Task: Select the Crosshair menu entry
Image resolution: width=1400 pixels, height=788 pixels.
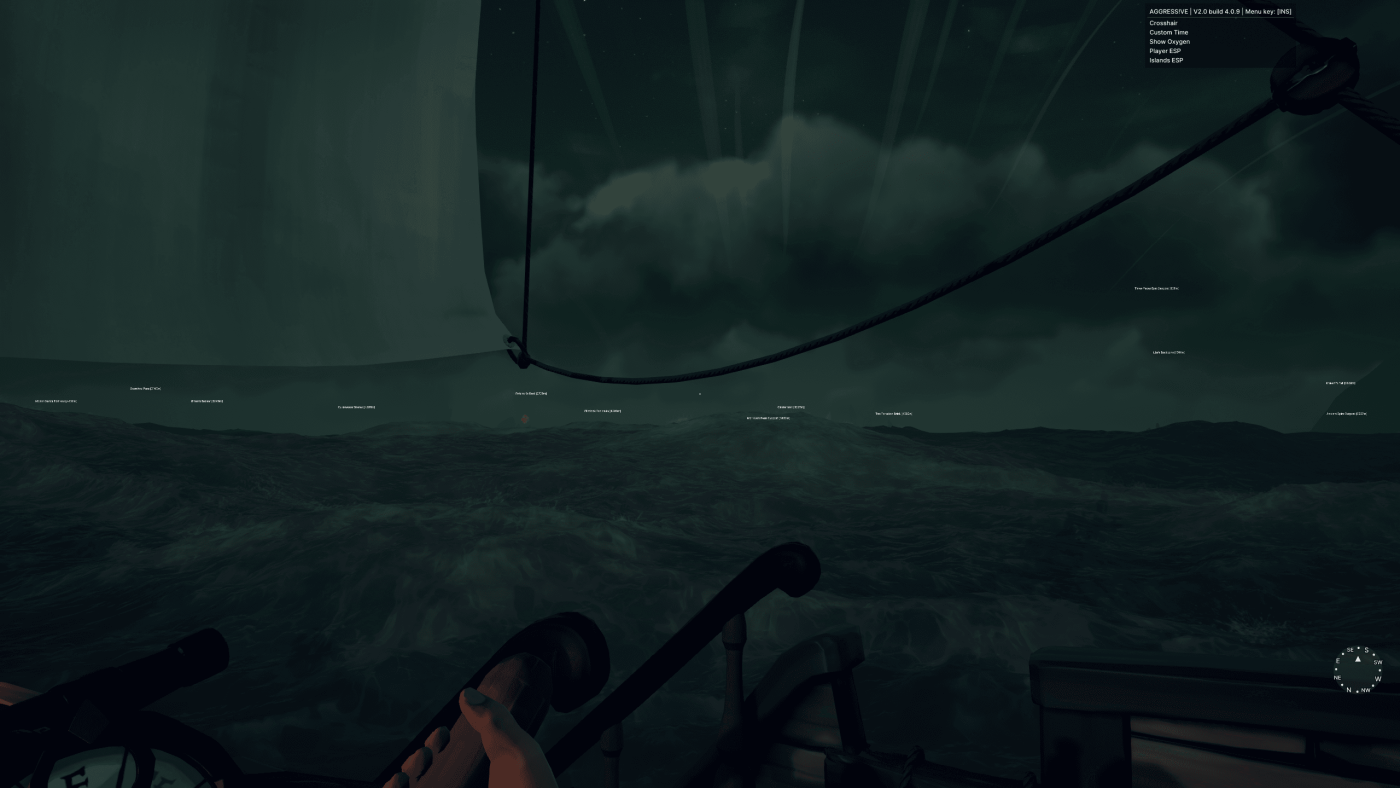Action: pyautogui.click(x=1163, y=23)
